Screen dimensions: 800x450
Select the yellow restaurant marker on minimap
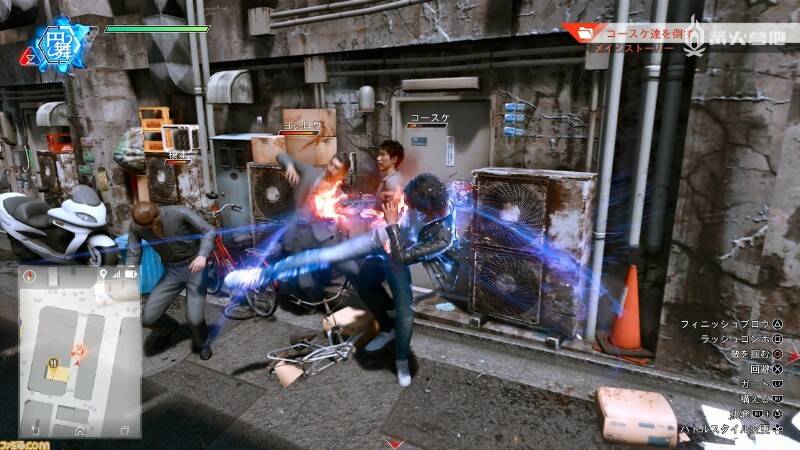[51, 364]
